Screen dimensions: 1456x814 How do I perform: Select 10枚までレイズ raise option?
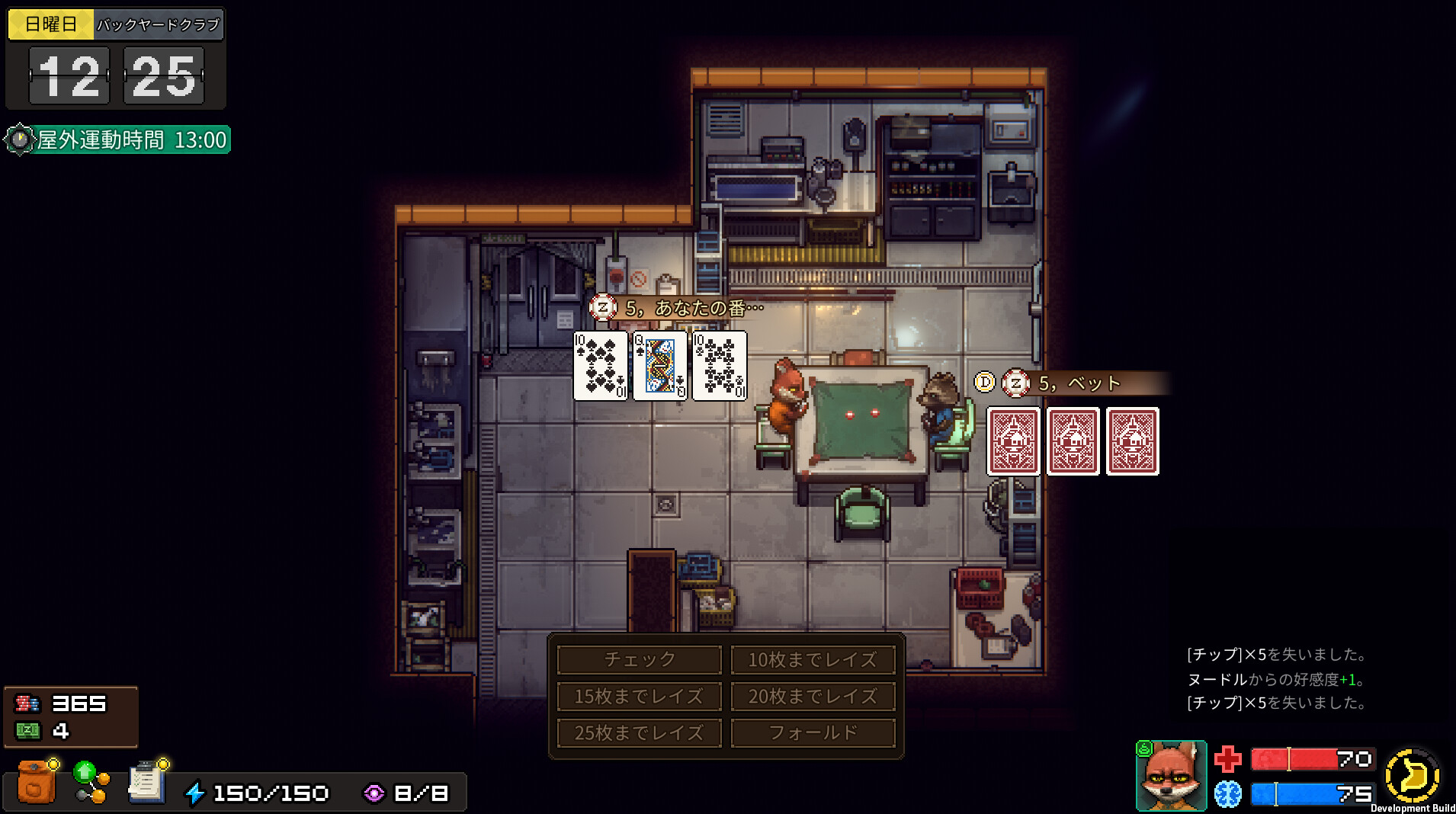tap(813, 659)
